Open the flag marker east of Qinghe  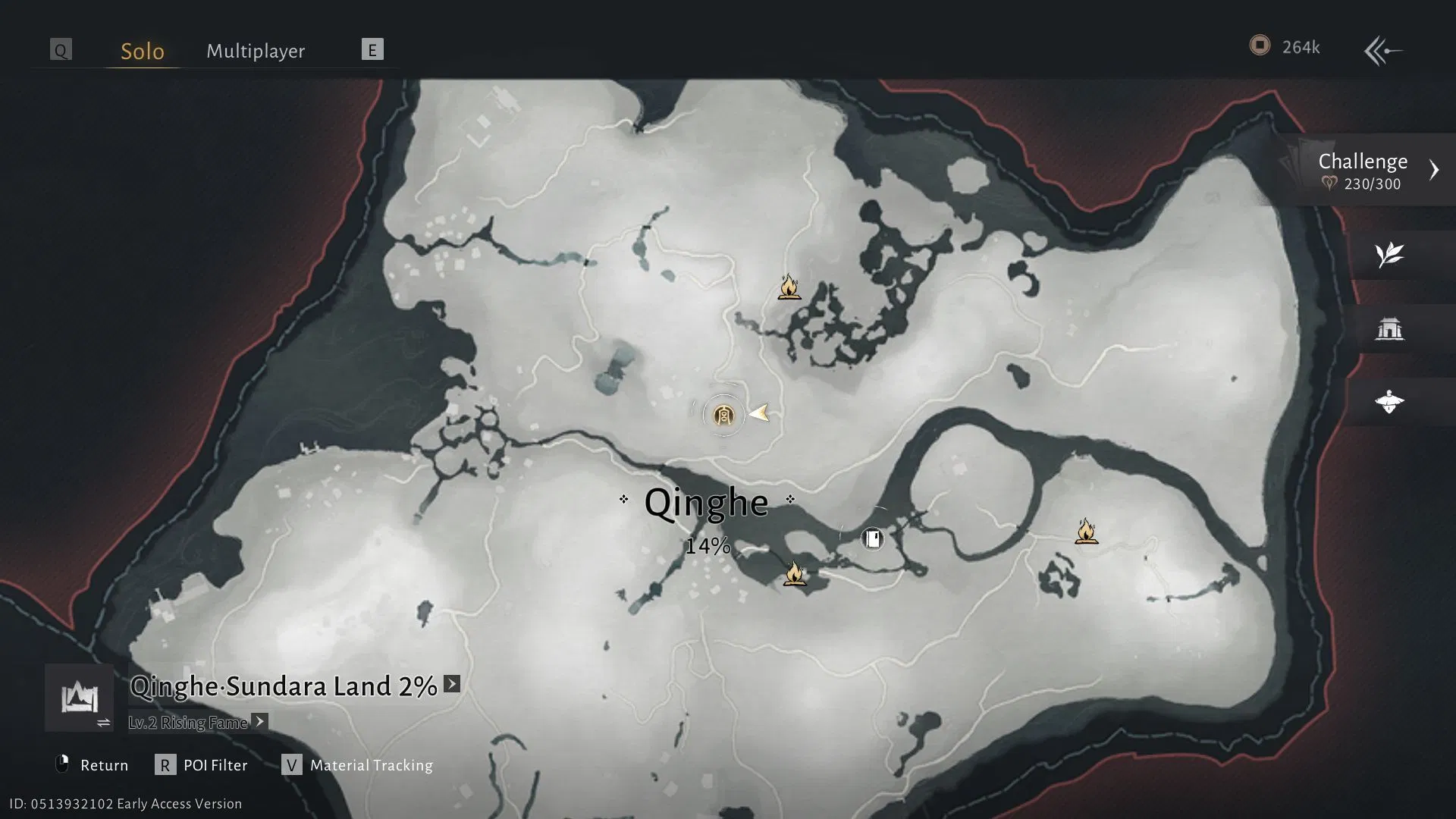pyautogui.click(x=872, y=538)
